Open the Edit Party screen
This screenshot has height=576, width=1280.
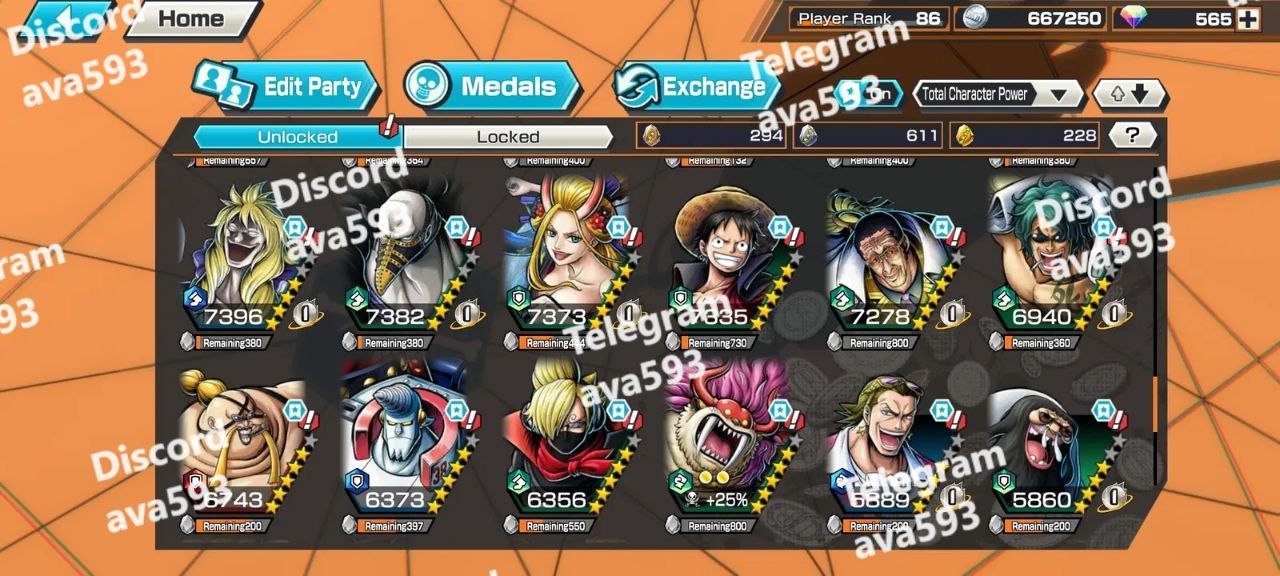pos(288,87)
